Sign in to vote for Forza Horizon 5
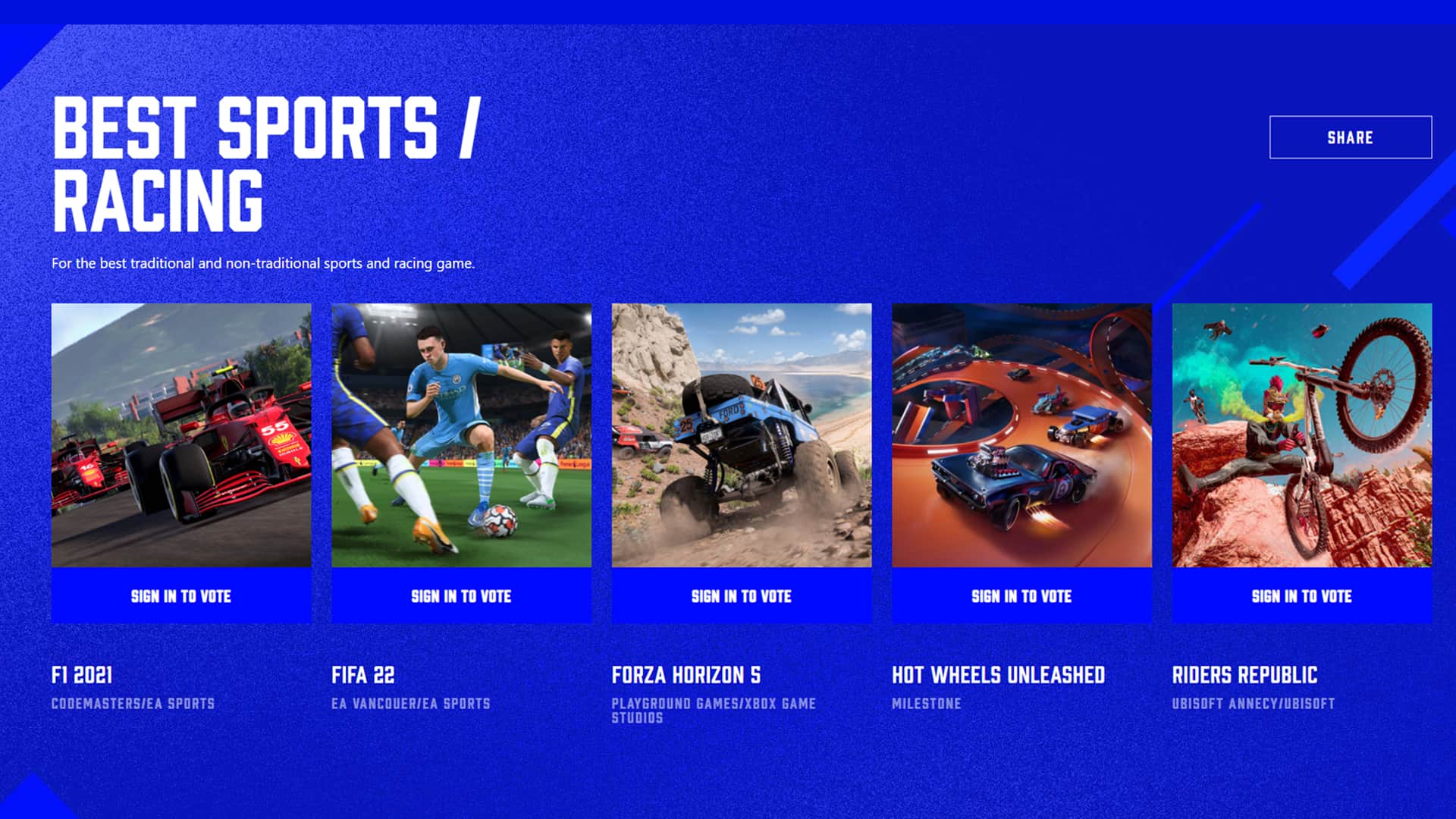The height and width of the screenshot is (819, 1456). [x=741, y=597]
